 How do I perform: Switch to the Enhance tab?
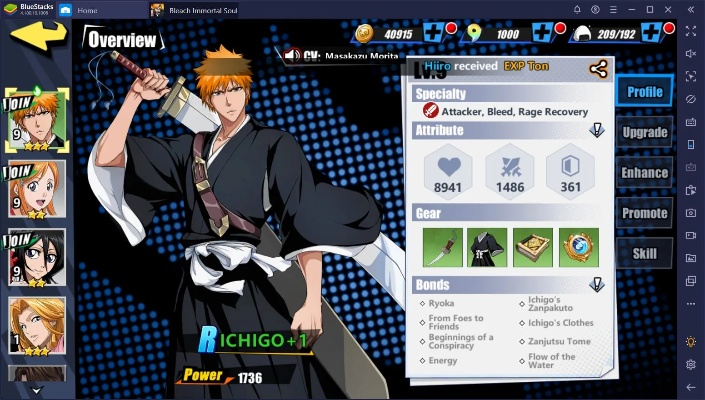[644, 173]
